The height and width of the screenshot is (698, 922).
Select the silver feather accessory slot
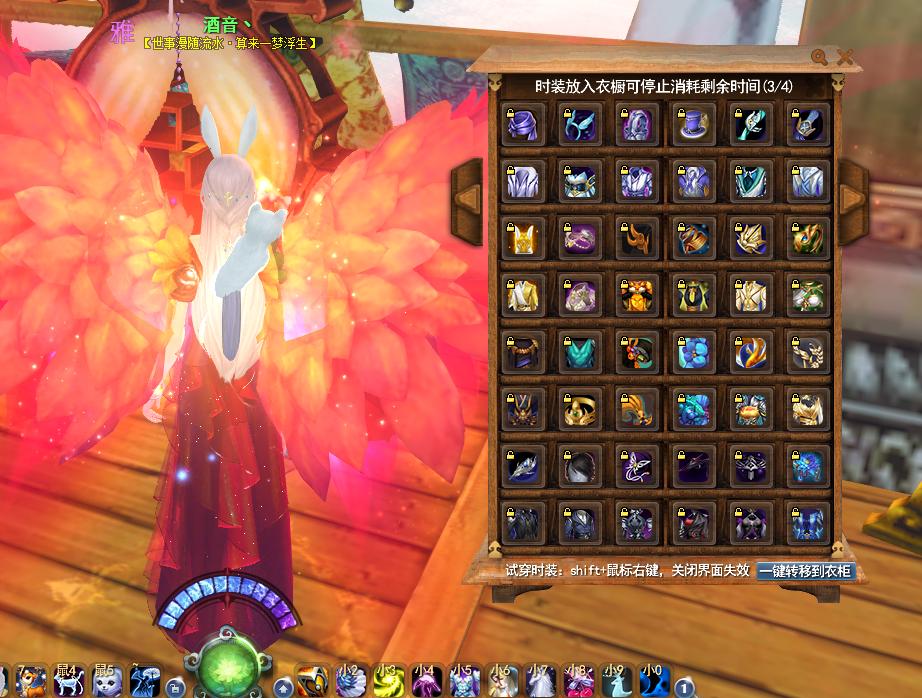523,467
